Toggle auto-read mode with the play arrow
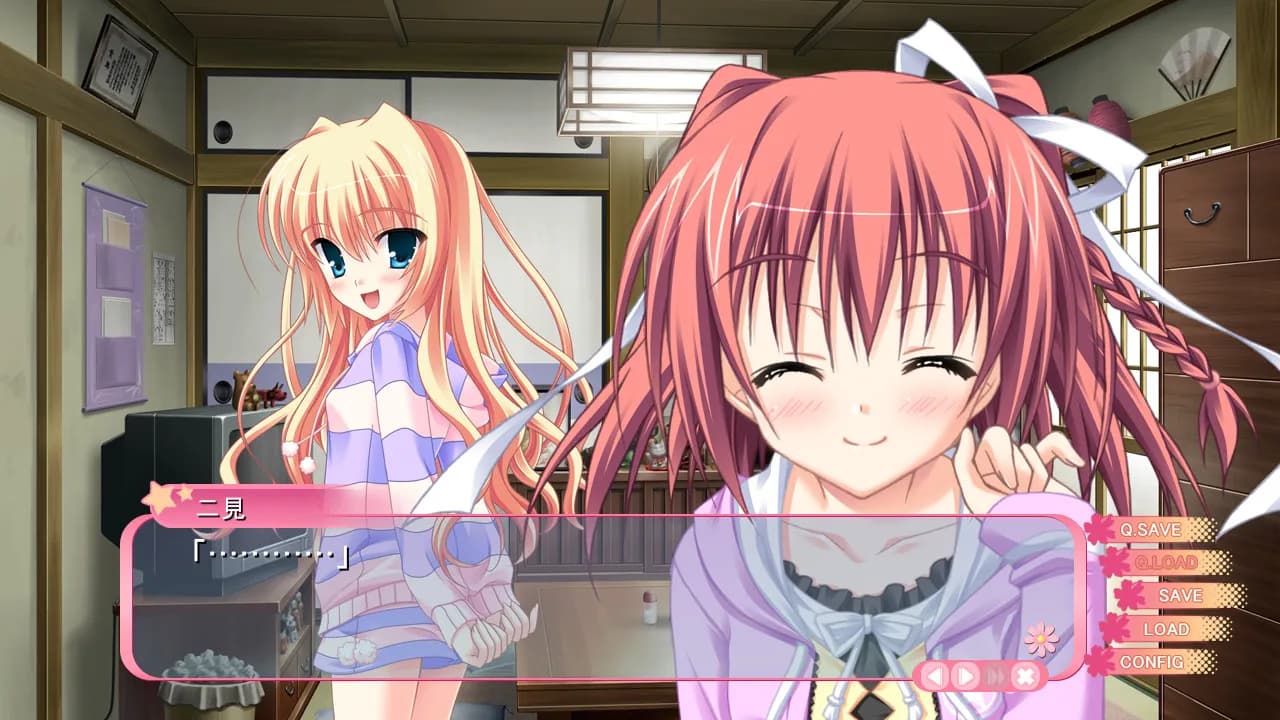The width and height of the screenshot is (1280, 720). [964, 675]
